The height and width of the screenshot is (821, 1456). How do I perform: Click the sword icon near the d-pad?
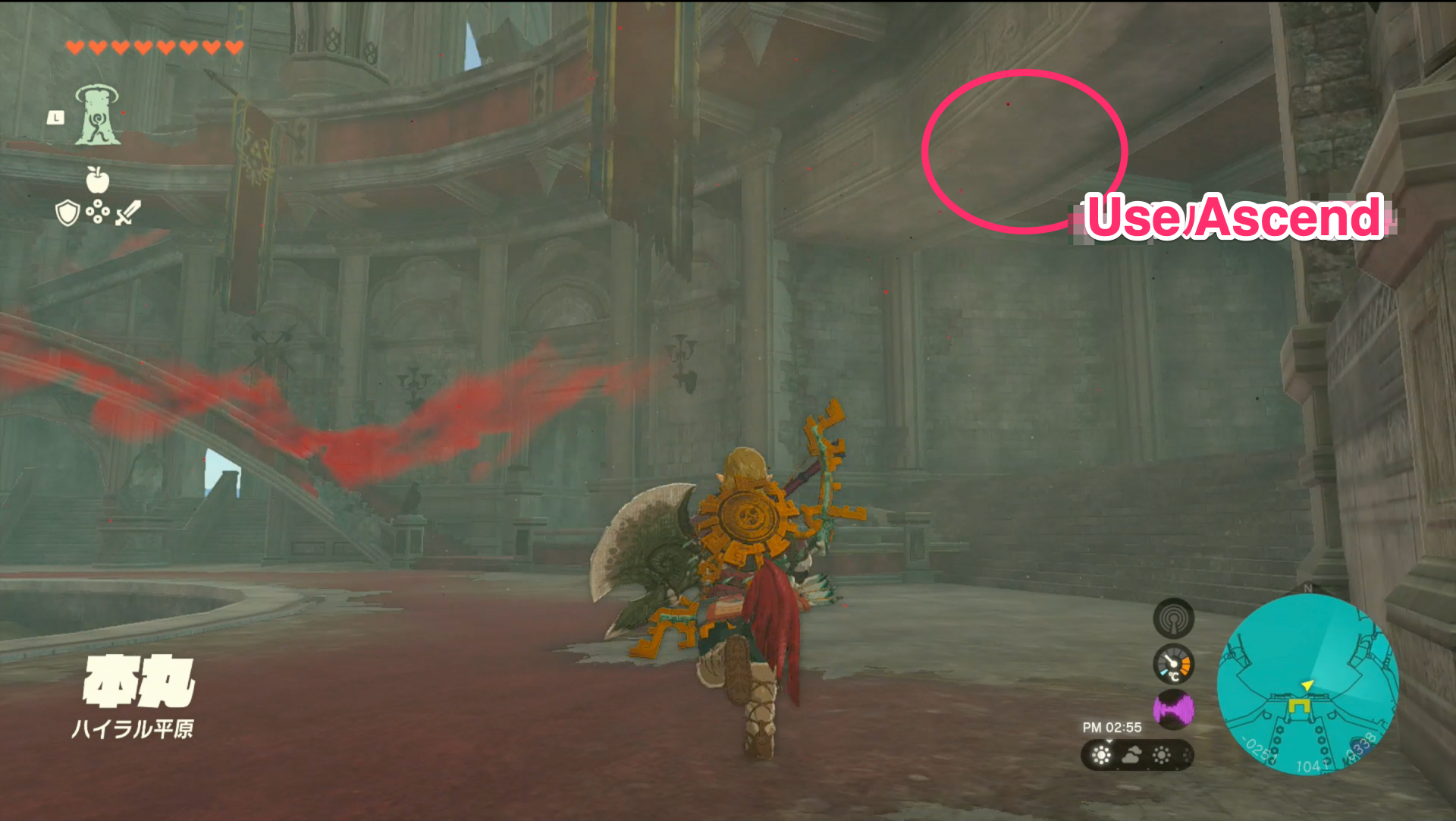(x=126, y=213)
